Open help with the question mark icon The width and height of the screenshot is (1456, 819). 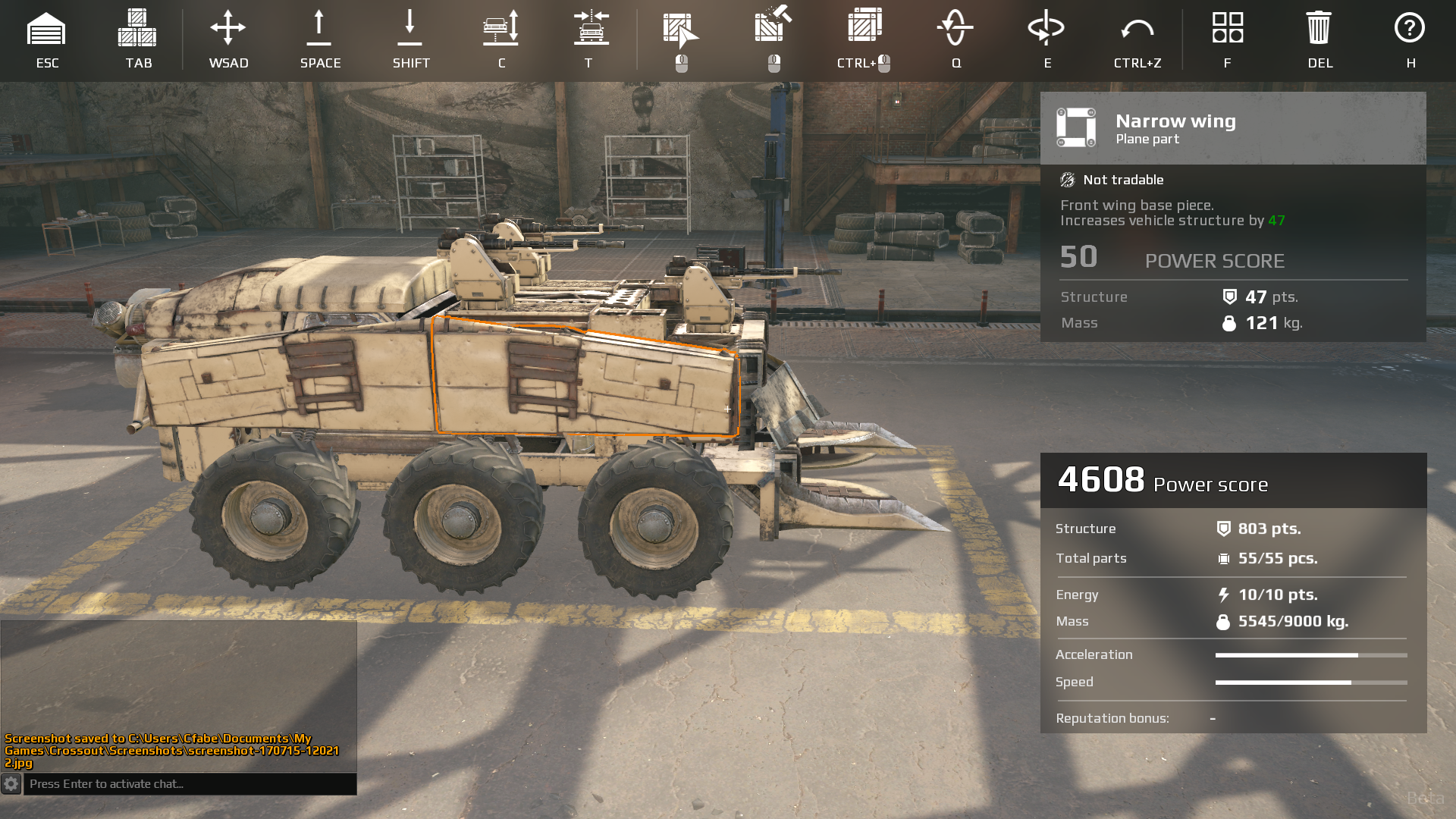click(1410, 28)
